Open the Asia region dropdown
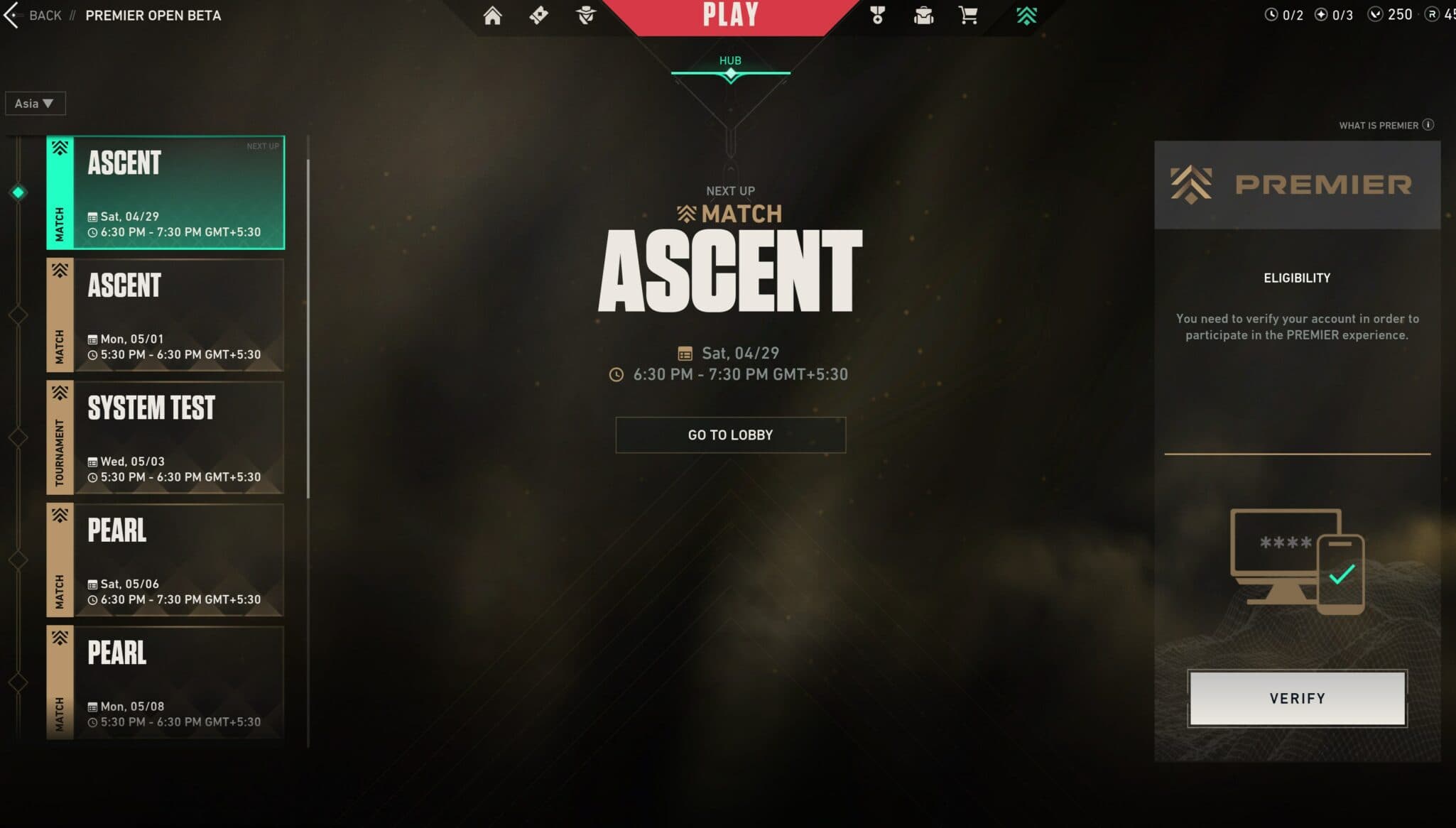The width and height of the screenshot is (1456, 828). click(x=35, y=103)
